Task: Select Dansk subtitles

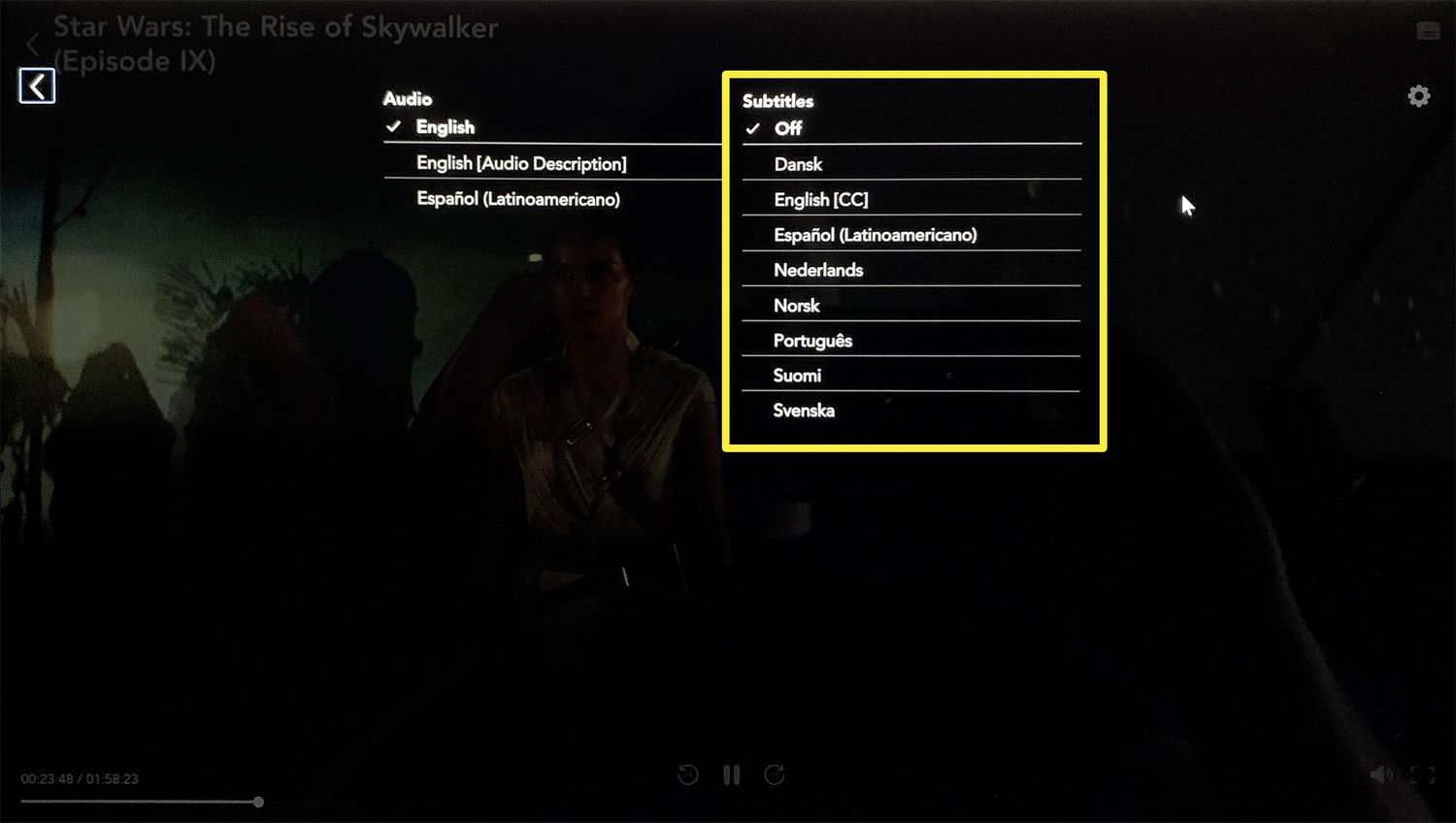Action: (x=797, y=164)
